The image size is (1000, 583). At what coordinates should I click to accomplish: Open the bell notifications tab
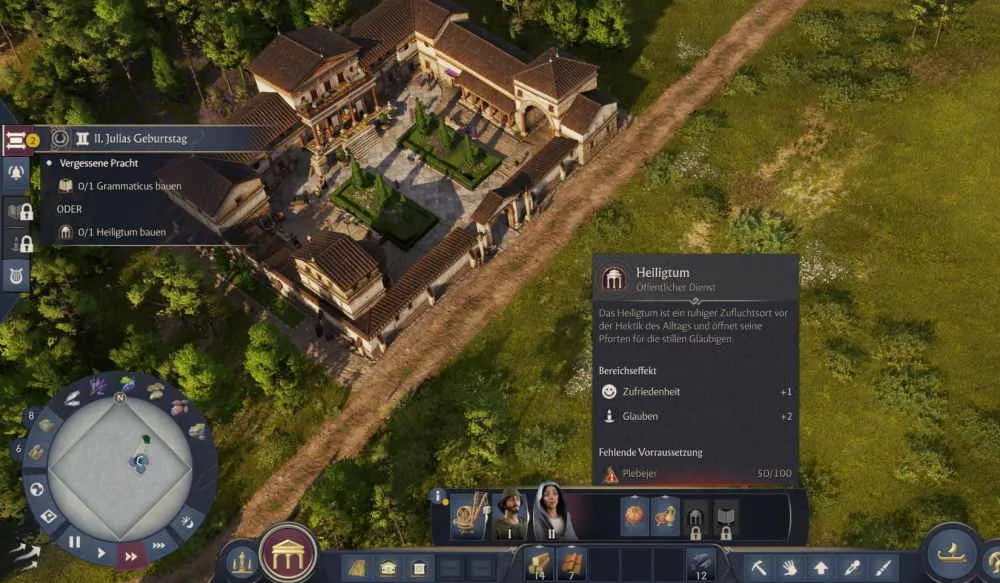coord(16,174)
